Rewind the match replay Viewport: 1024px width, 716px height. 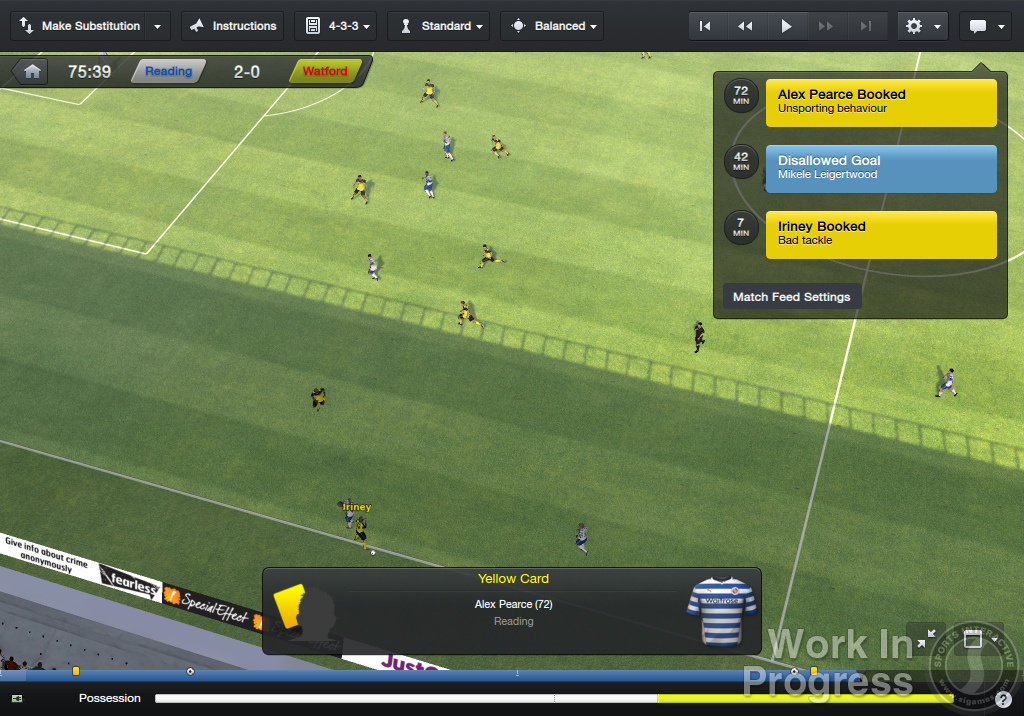[745, 26]
